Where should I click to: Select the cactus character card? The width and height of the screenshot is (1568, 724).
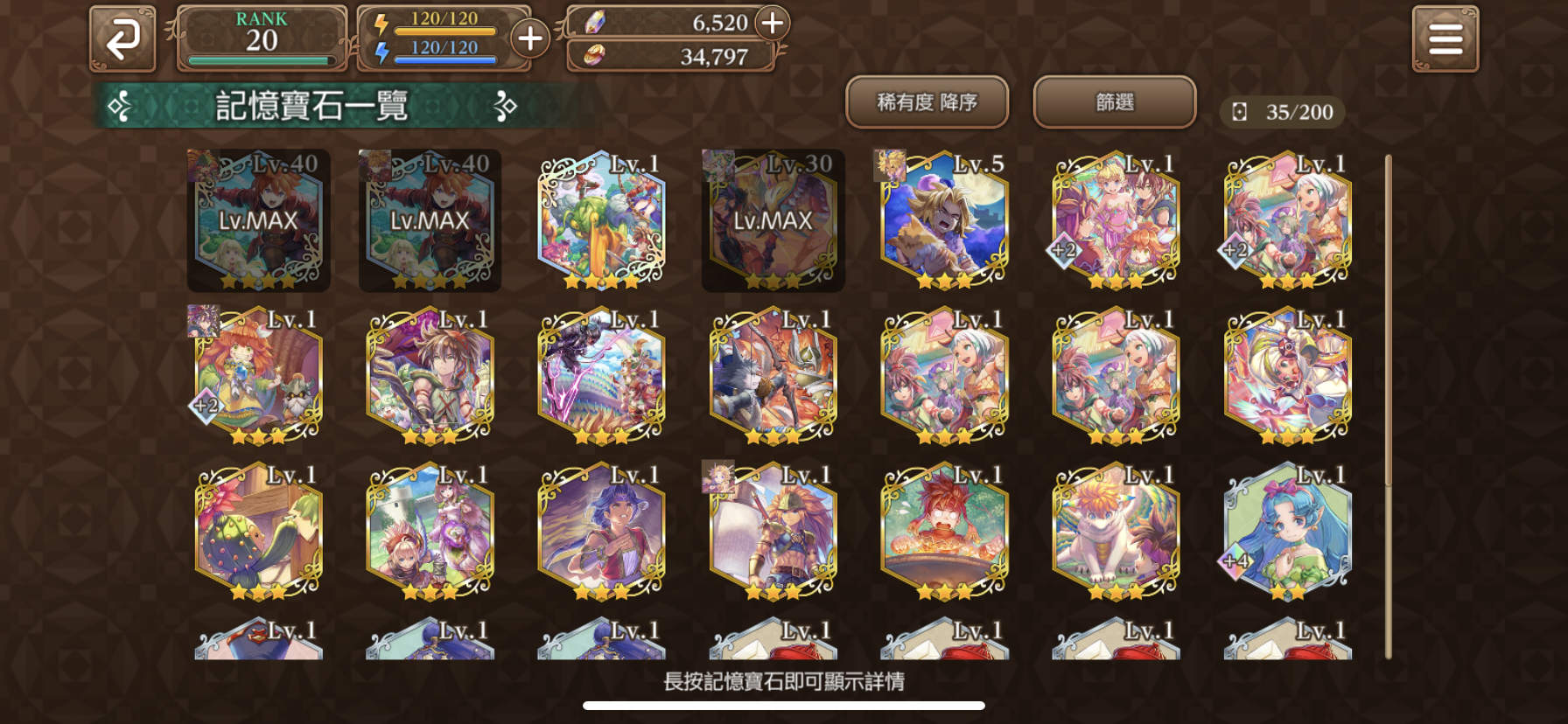258,529
